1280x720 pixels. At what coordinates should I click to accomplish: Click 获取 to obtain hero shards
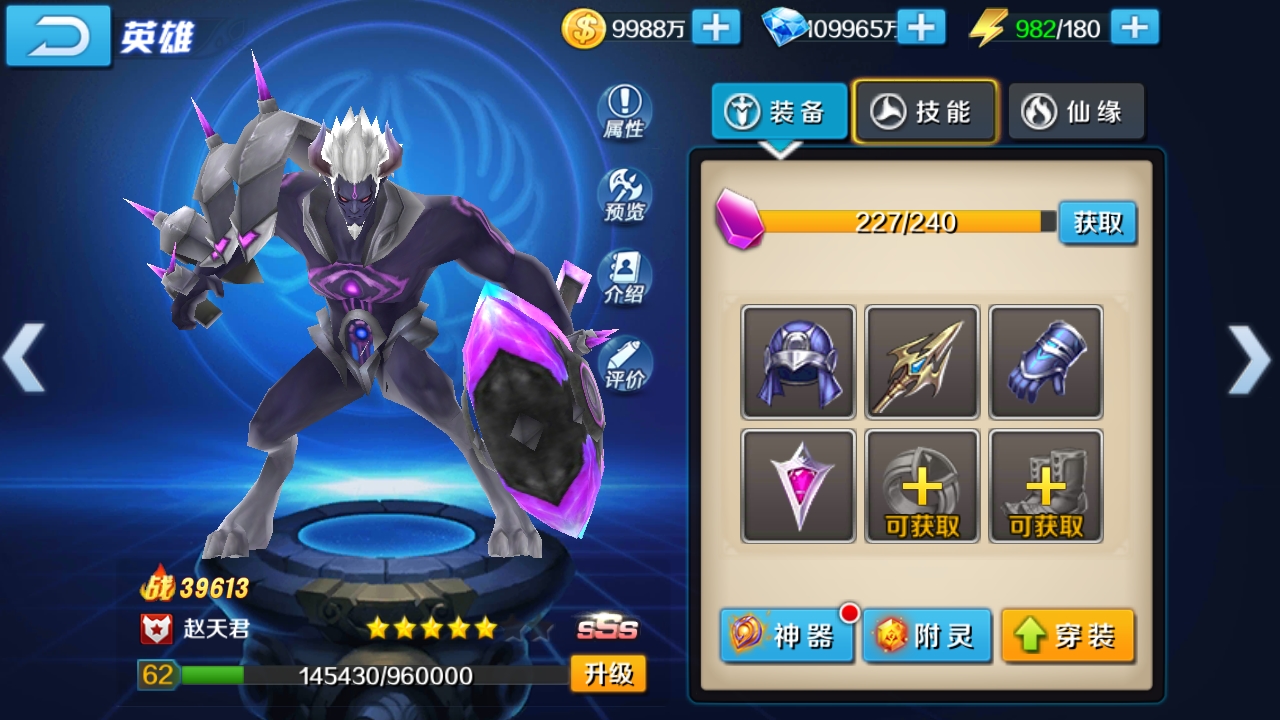coord(1097,222)
